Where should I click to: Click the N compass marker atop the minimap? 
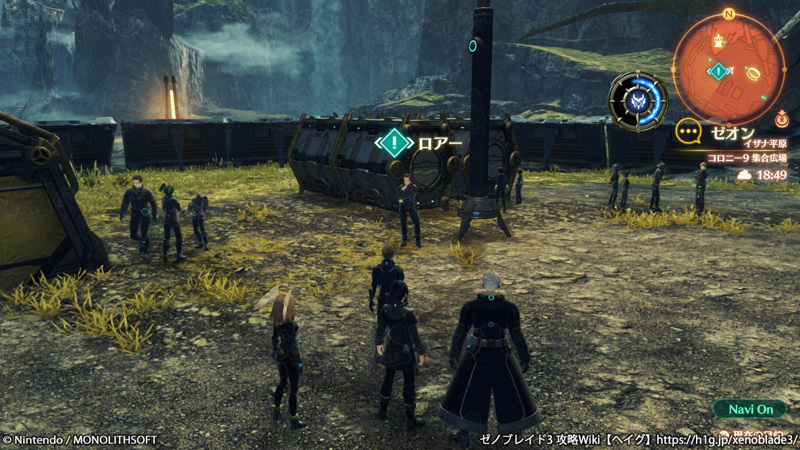click(728, 14)
